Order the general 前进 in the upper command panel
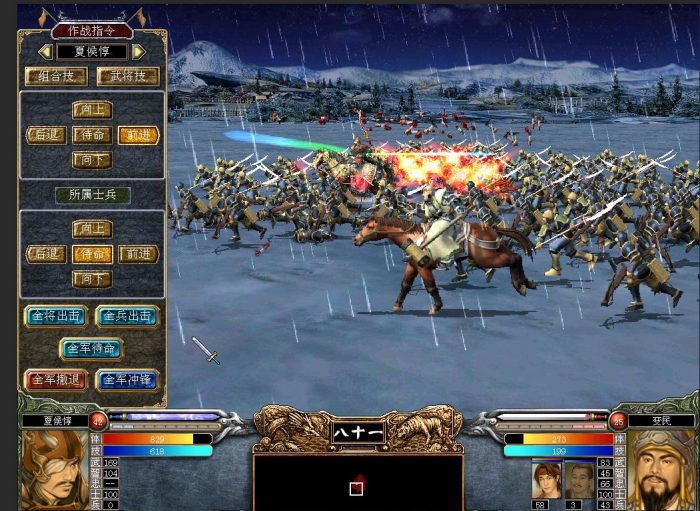Viewport: 700px width, 511px height. pyautogui.click(x=139, y=135)
